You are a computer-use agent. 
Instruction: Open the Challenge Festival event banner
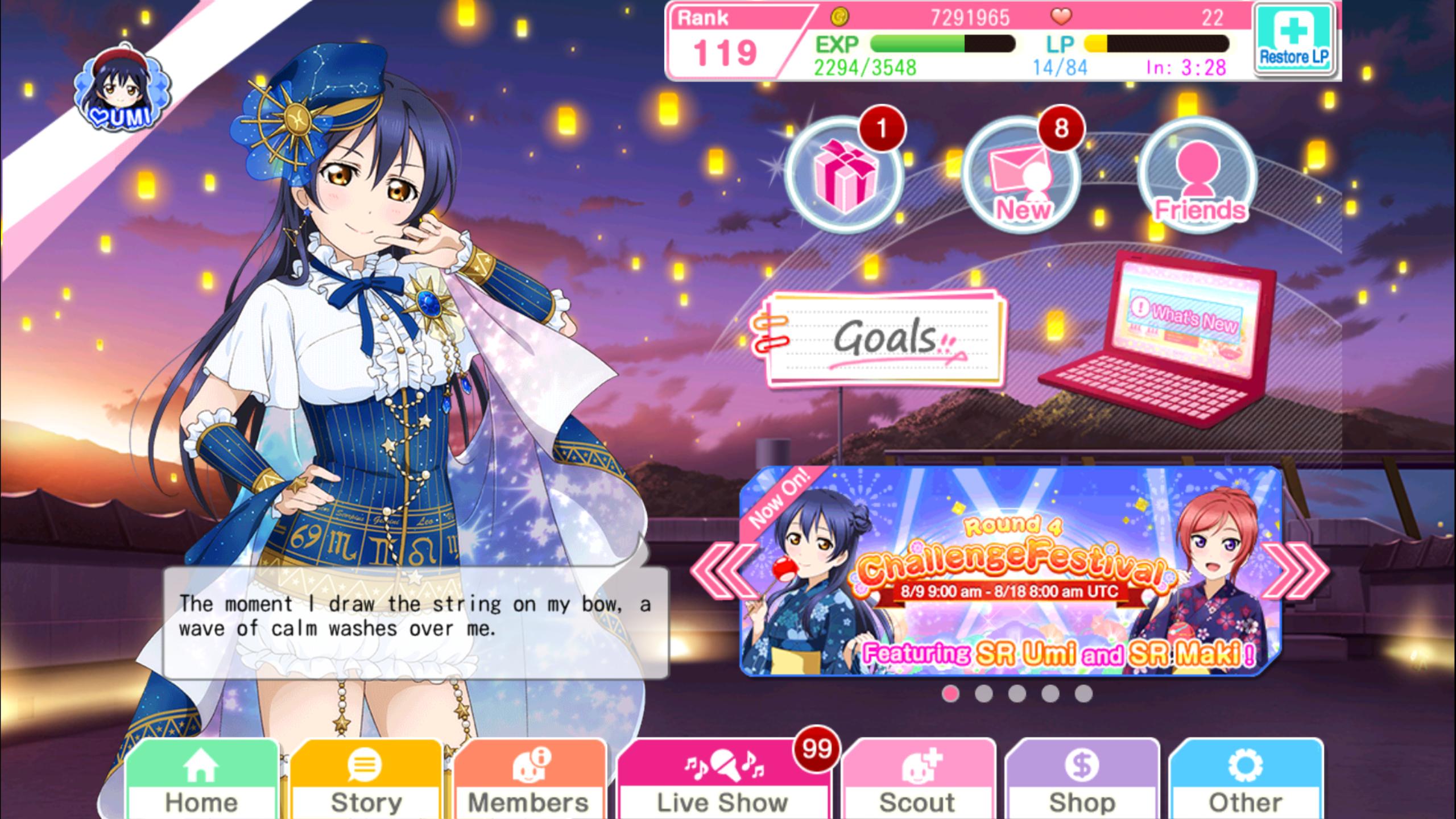click(x=1010, y=572)
